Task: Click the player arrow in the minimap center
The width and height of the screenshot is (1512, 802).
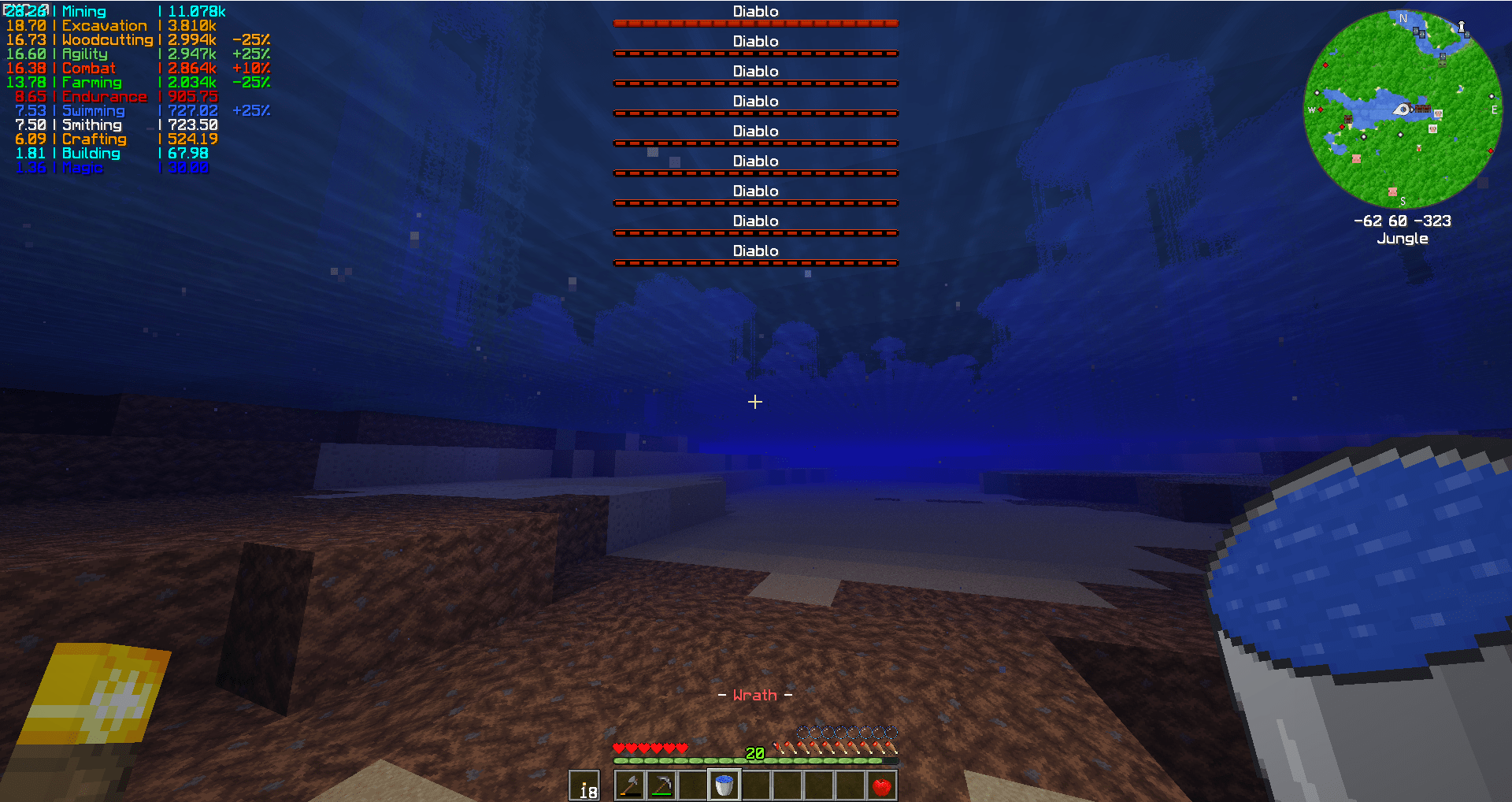Action: click(1403, 110)
